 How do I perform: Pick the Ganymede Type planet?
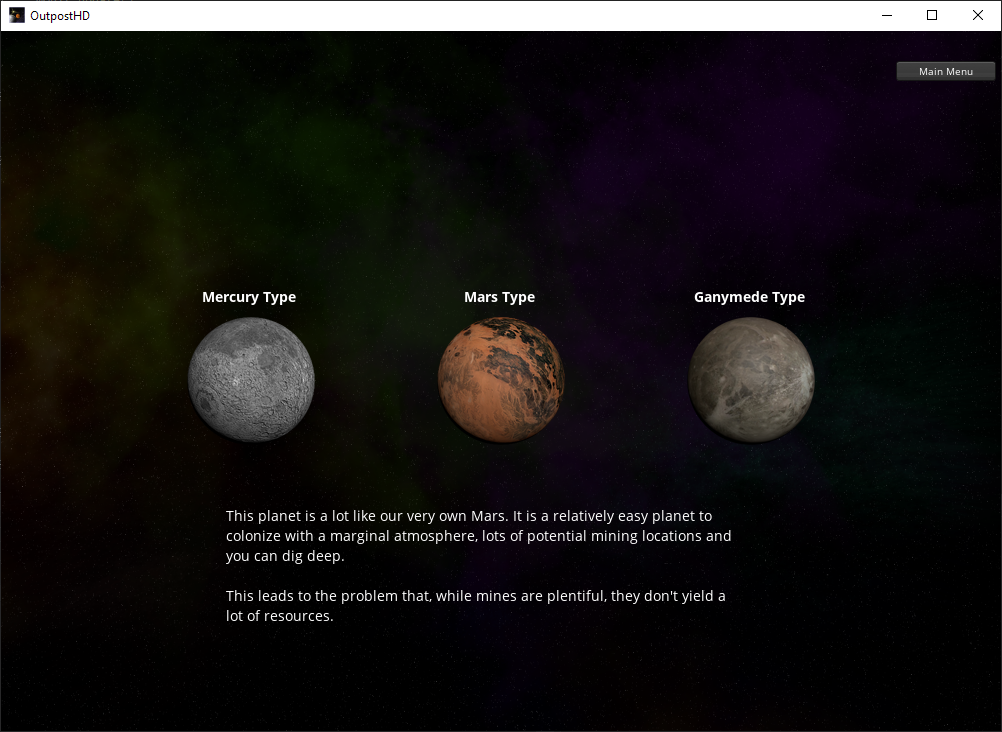pos(751,379)
